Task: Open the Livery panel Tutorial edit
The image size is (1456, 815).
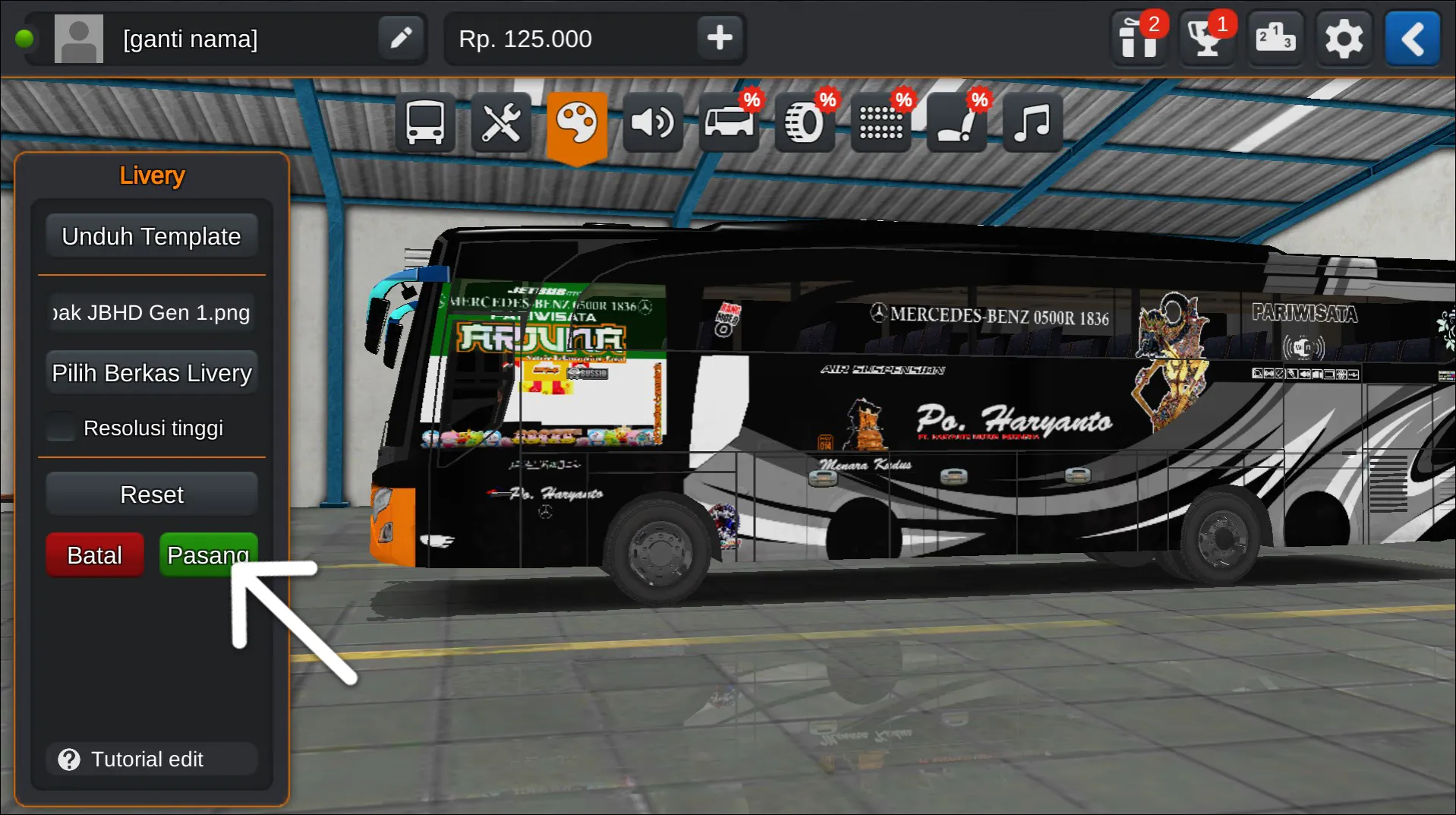Action: click(x=151, y=759)
